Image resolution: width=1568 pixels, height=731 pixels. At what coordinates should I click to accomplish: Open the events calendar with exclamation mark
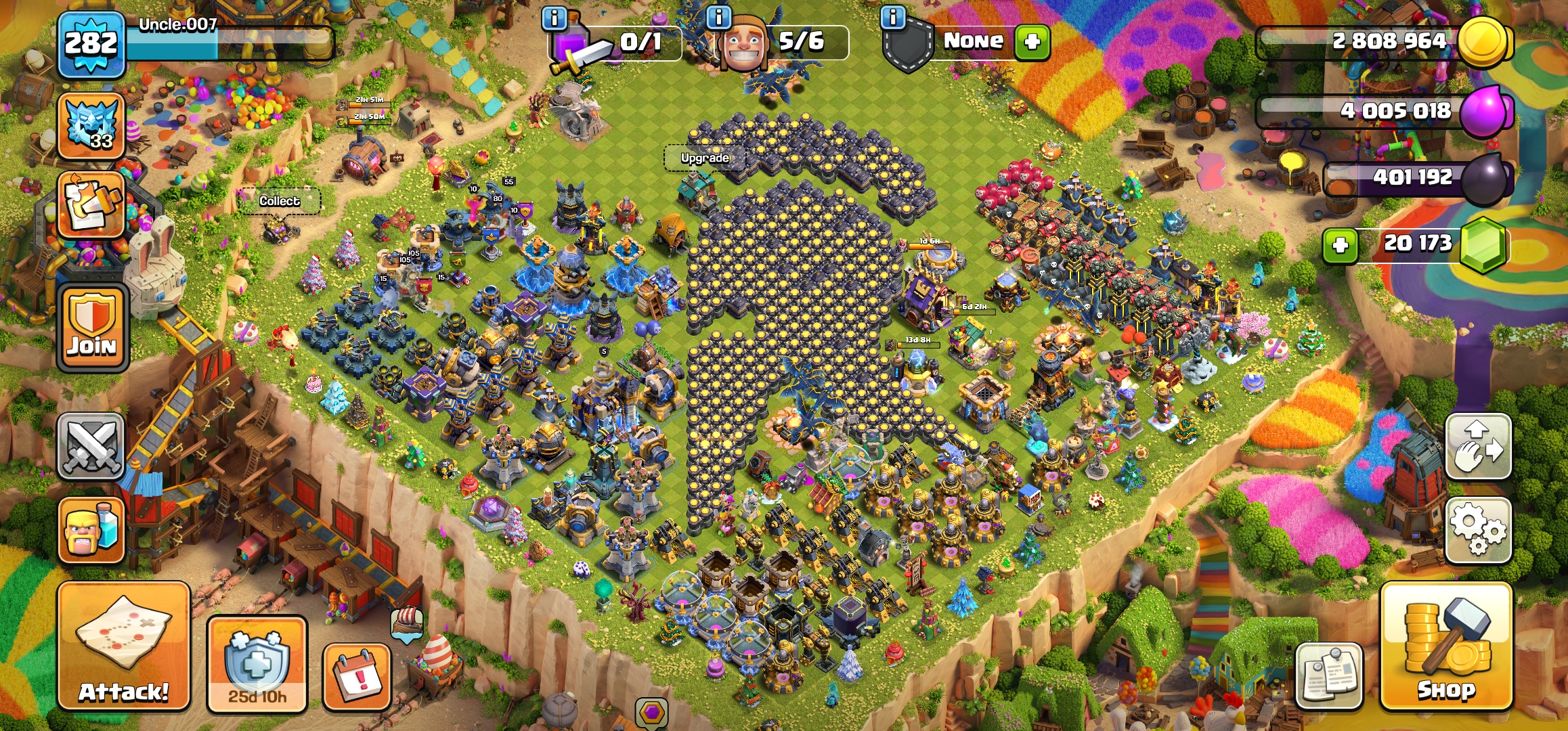pos(357,678)
